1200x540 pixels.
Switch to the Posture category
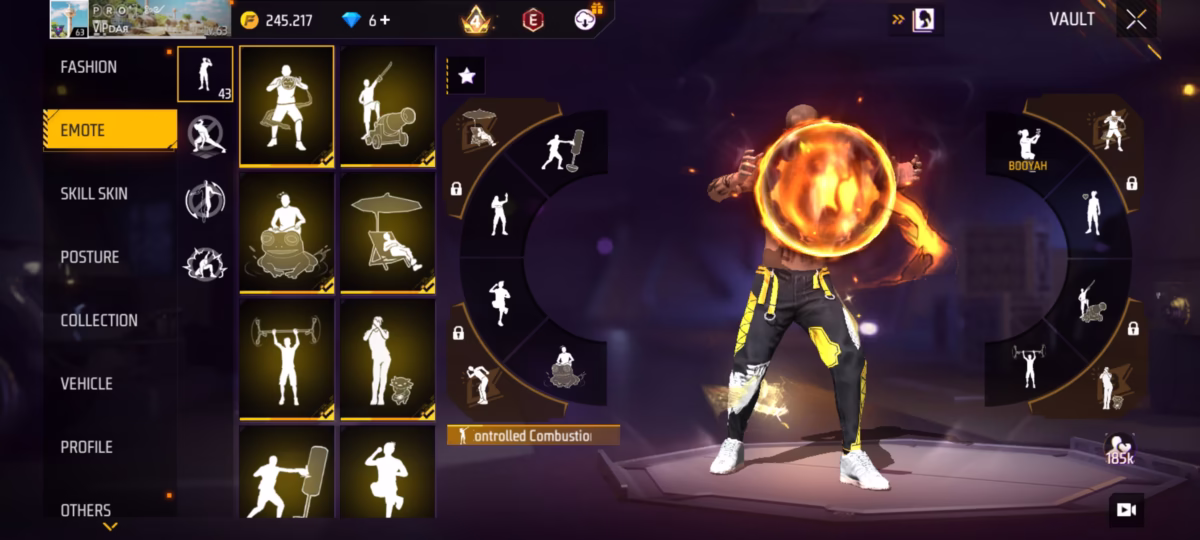pos(90,257)
